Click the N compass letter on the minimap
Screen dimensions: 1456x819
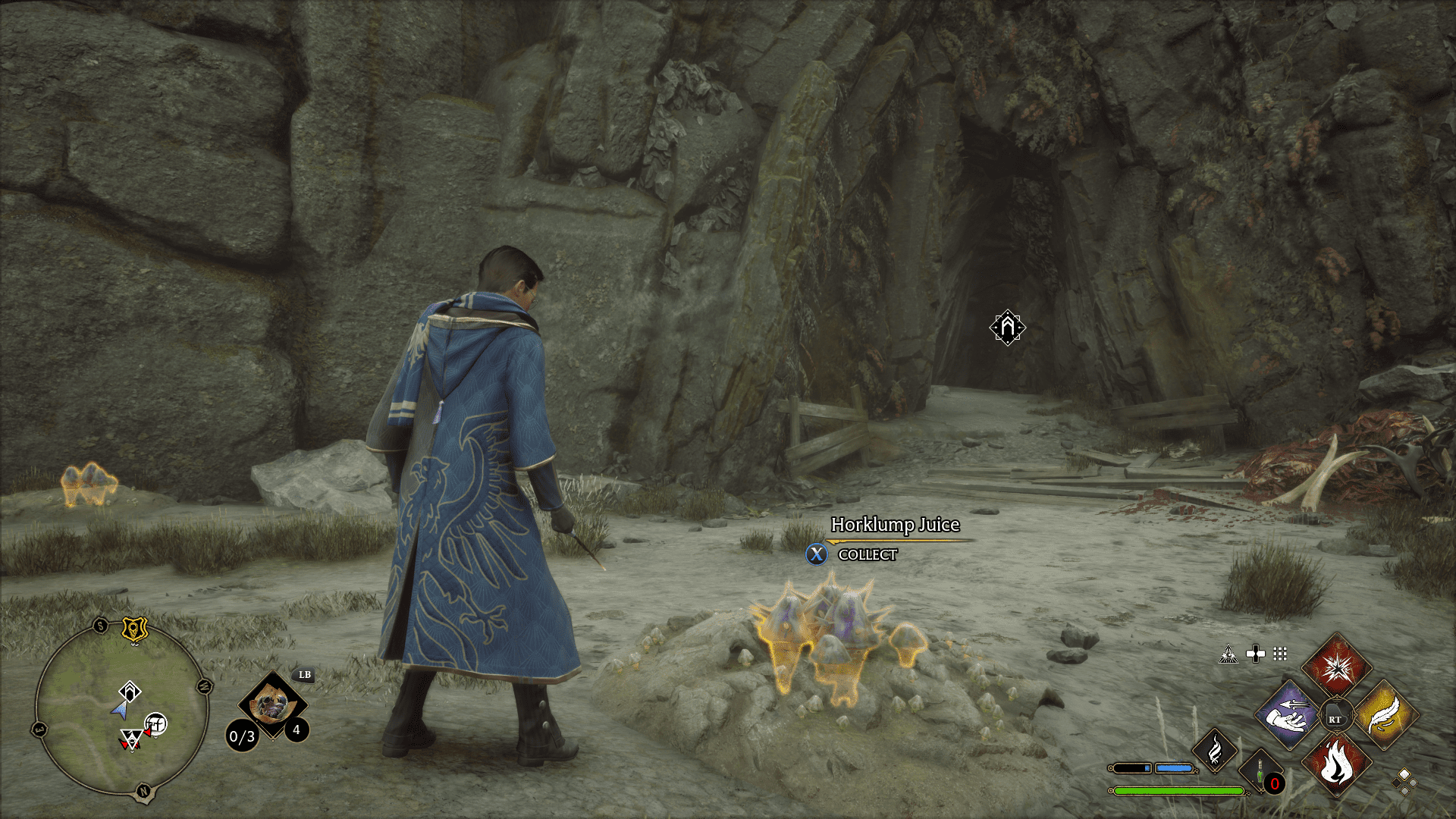click(143, 791)
